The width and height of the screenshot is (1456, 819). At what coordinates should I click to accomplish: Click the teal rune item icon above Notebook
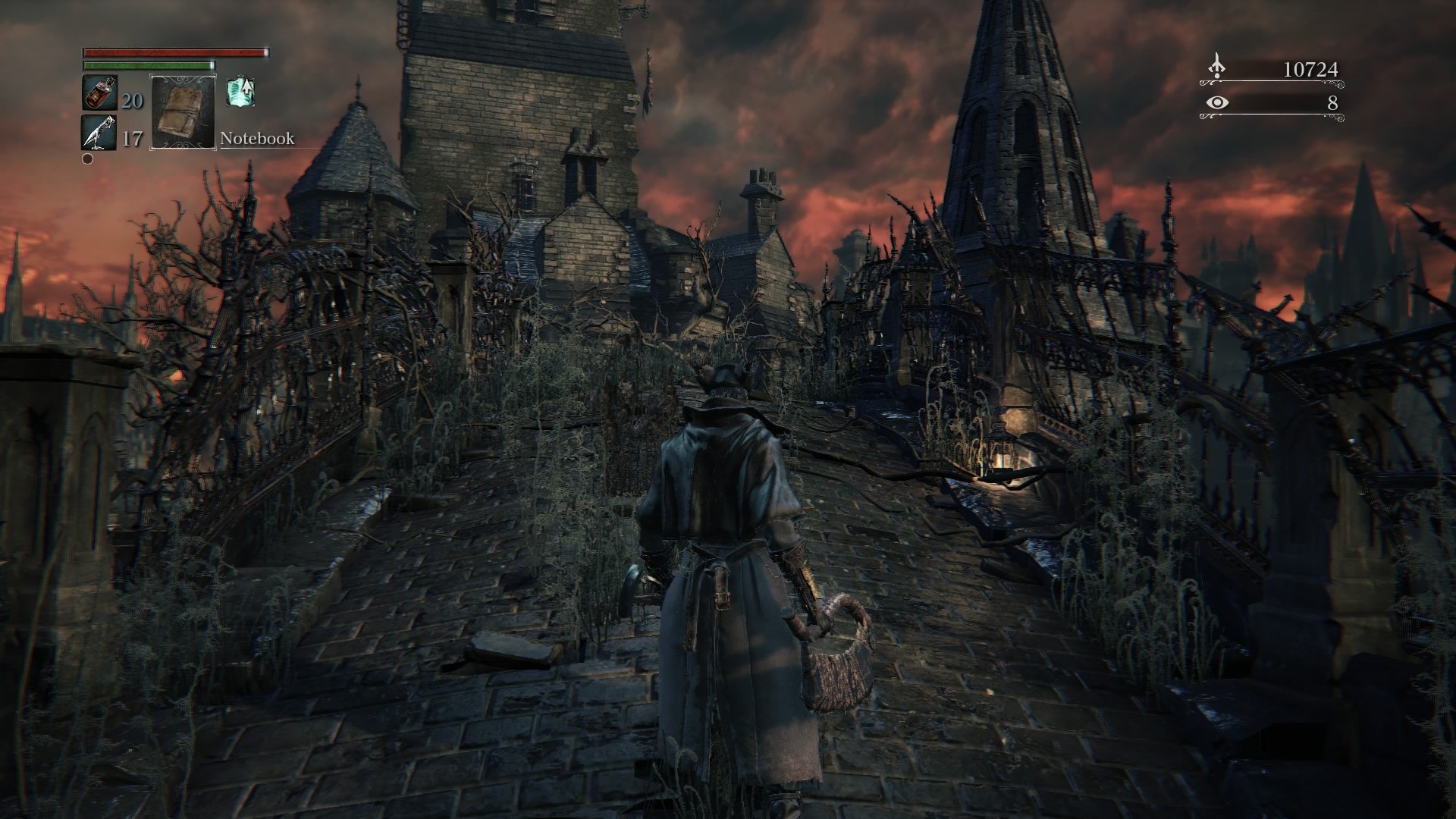coord(240,93)
